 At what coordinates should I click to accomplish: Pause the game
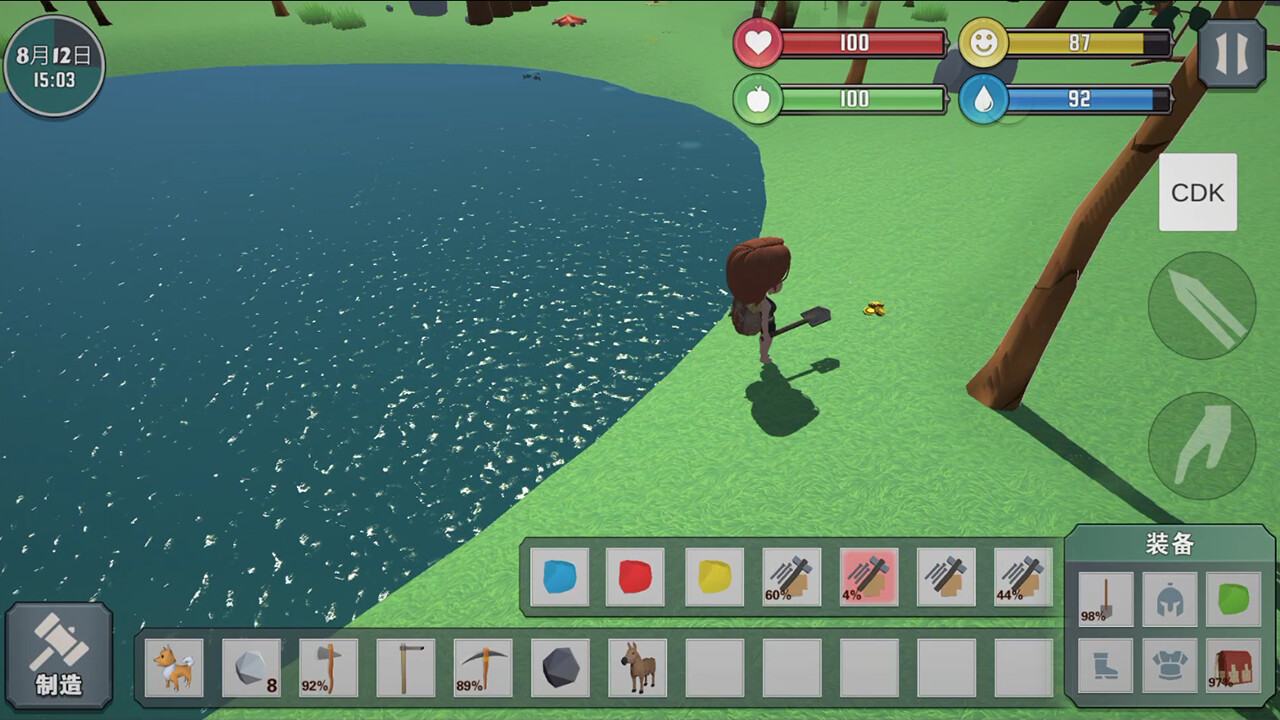(x=1231, y=54)
